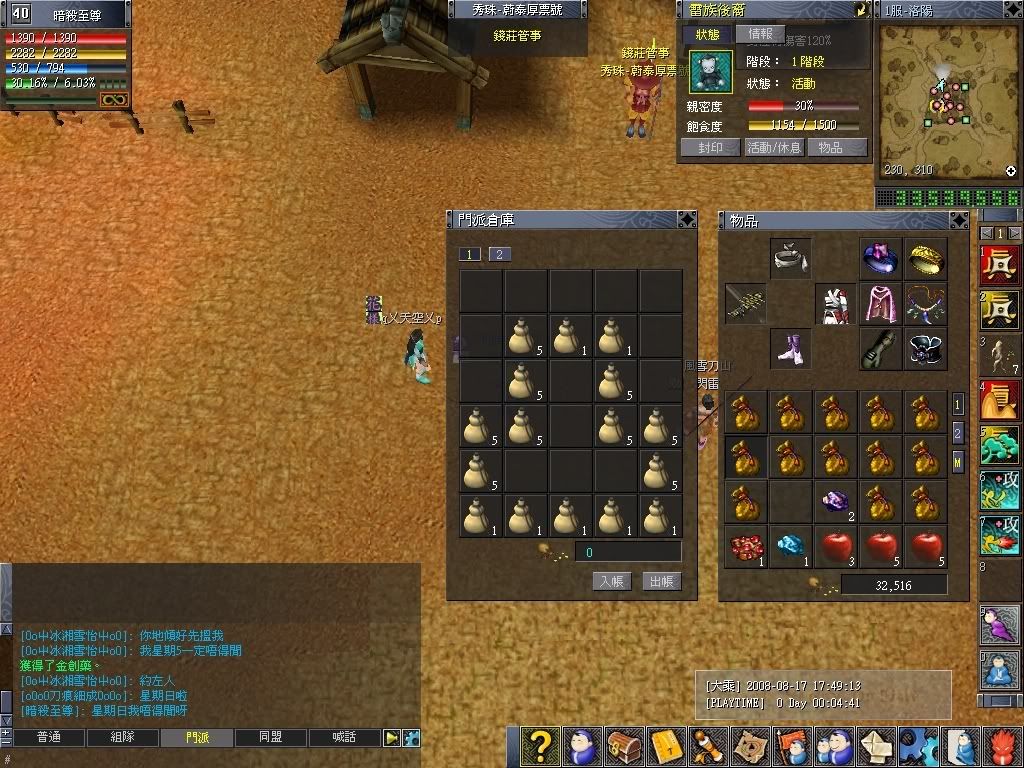Pick the red berries item slot

tap(746, 547)
